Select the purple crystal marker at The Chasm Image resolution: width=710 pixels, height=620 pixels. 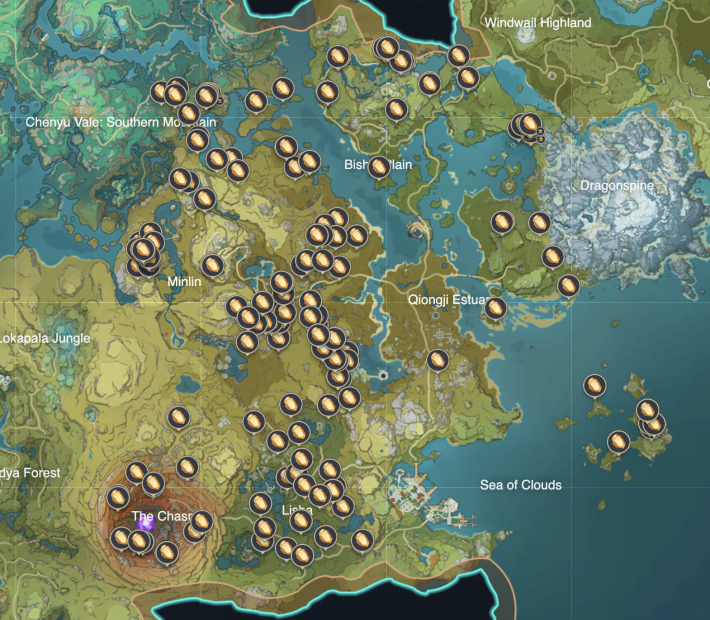click(x=145, y=522)
